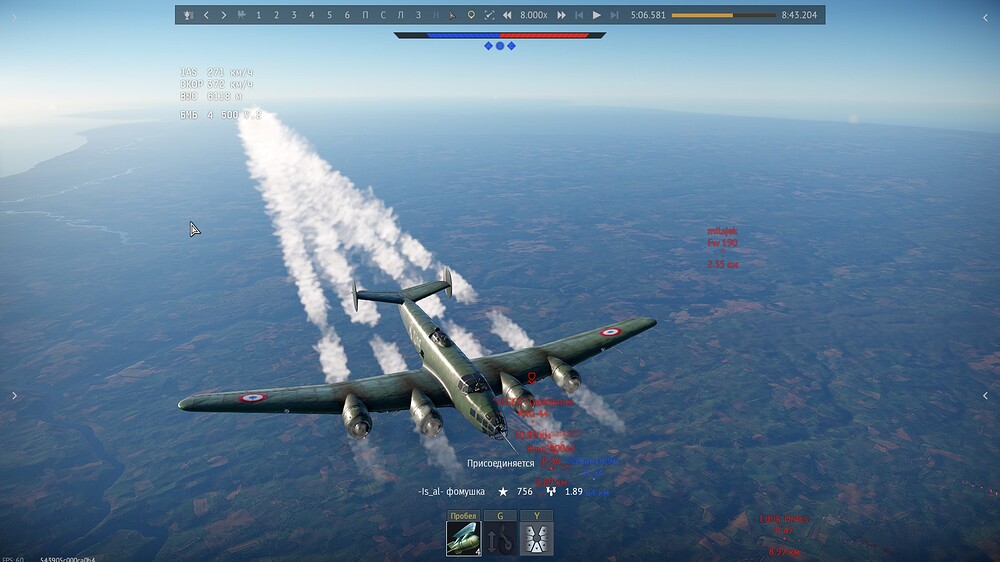Toggle the Л camera mode button
The image size is (1000, 562).
click(400, 15)
